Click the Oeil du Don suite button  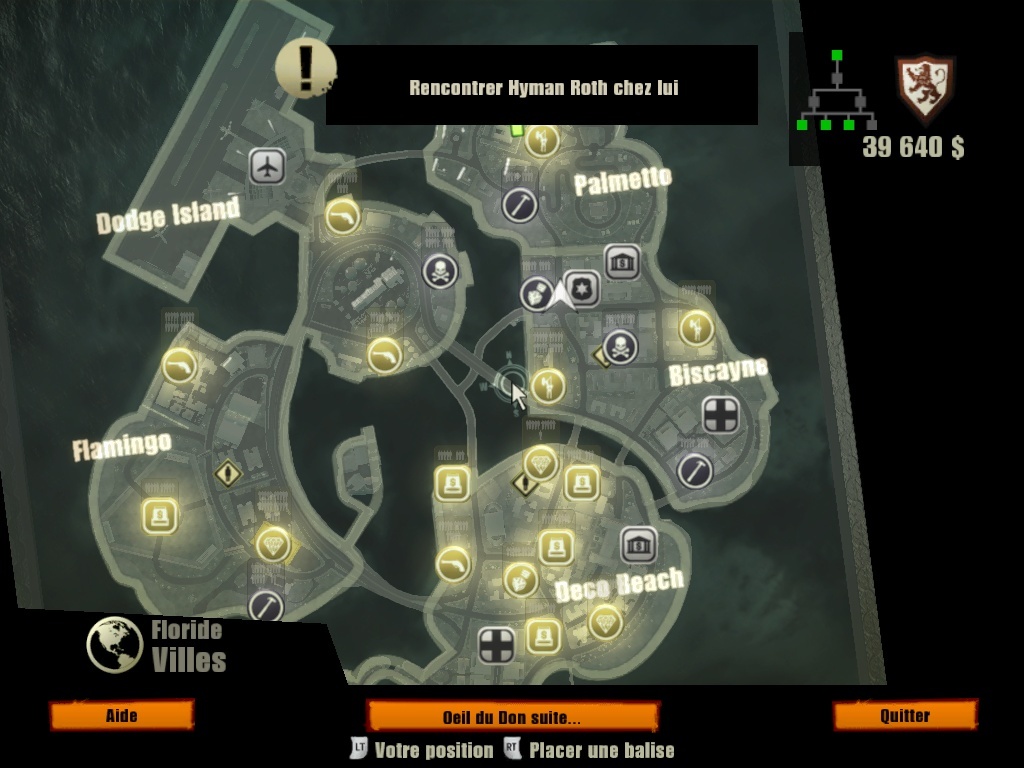click(512, 717)
